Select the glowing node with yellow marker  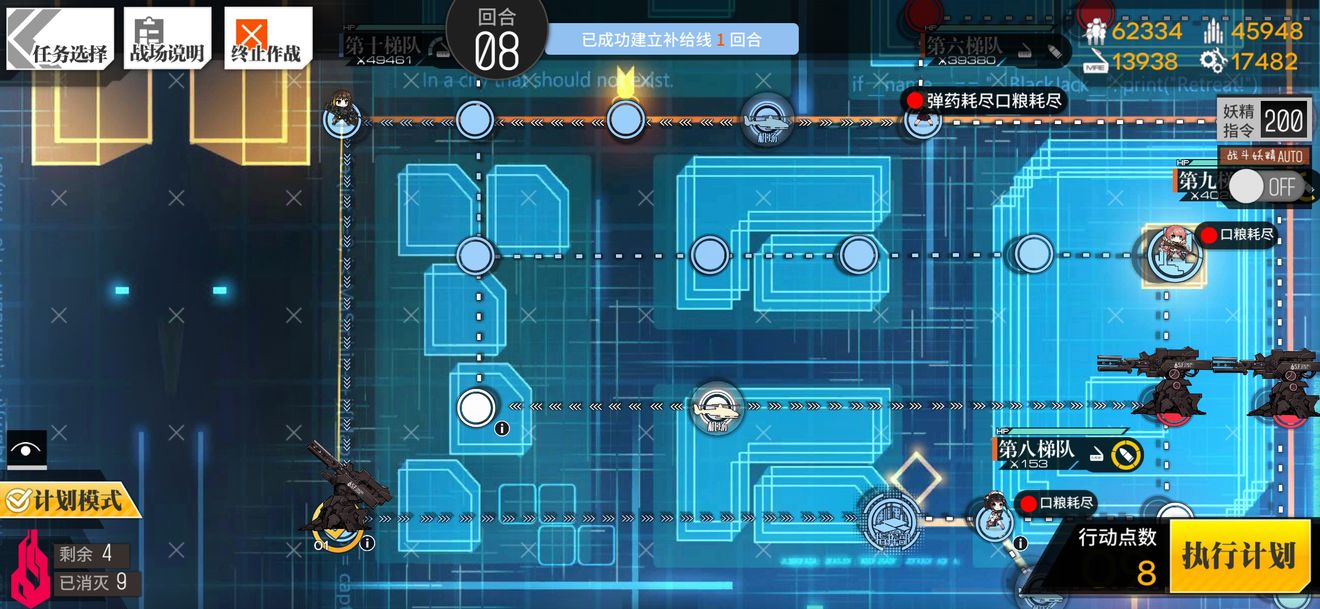tap(625, 120)
